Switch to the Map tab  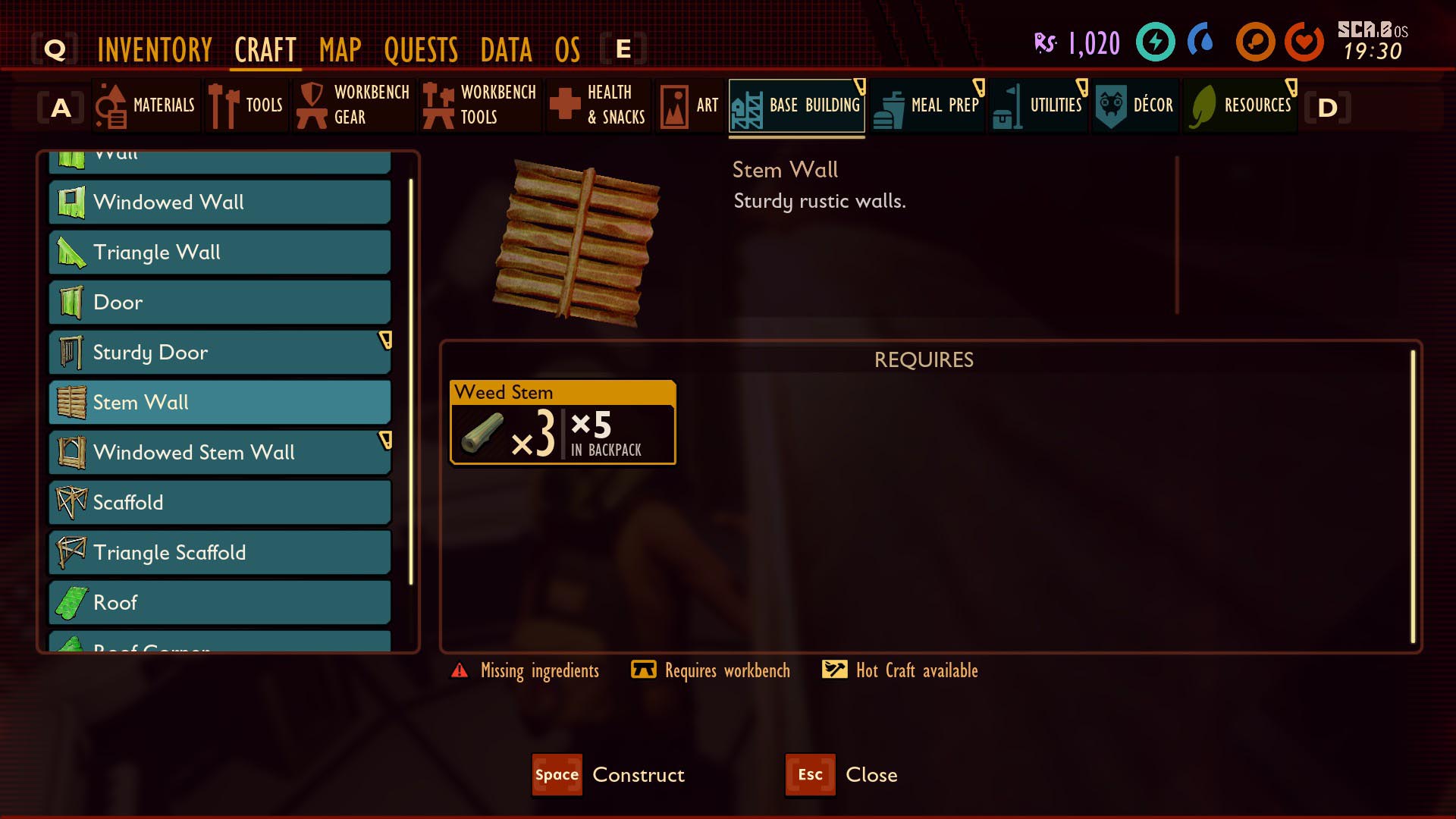[x=340, y=50]
